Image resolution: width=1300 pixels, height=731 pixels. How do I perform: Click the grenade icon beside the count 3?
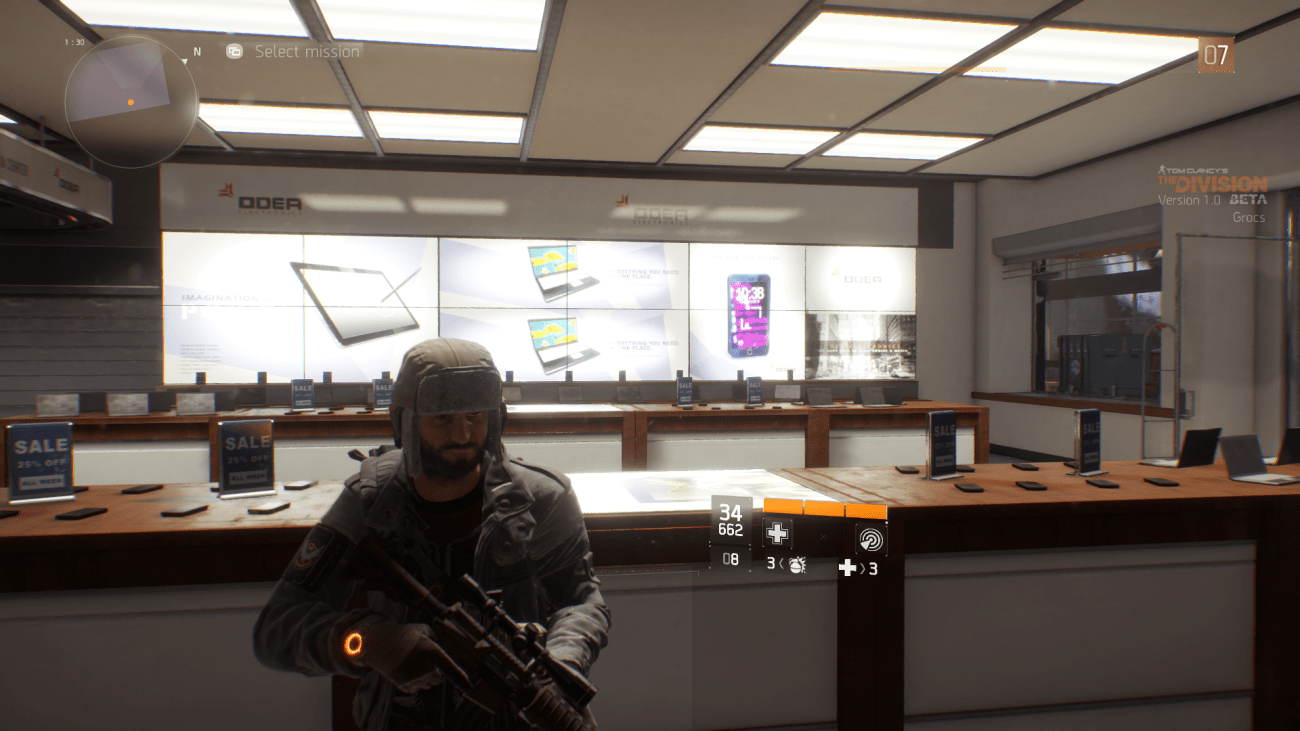coord(796,566)
